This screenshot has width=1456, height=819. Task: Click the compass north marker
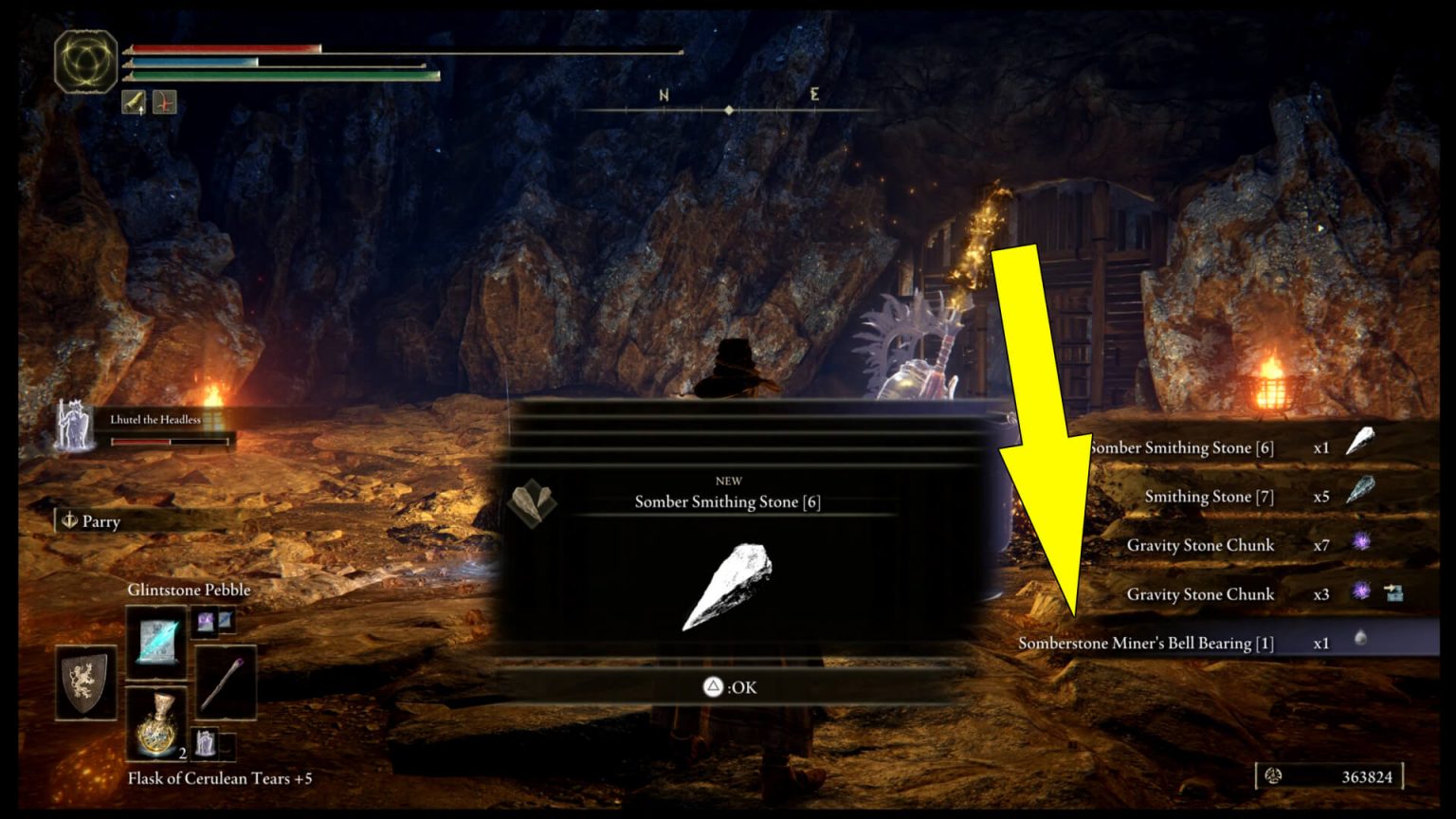[664, 96]
